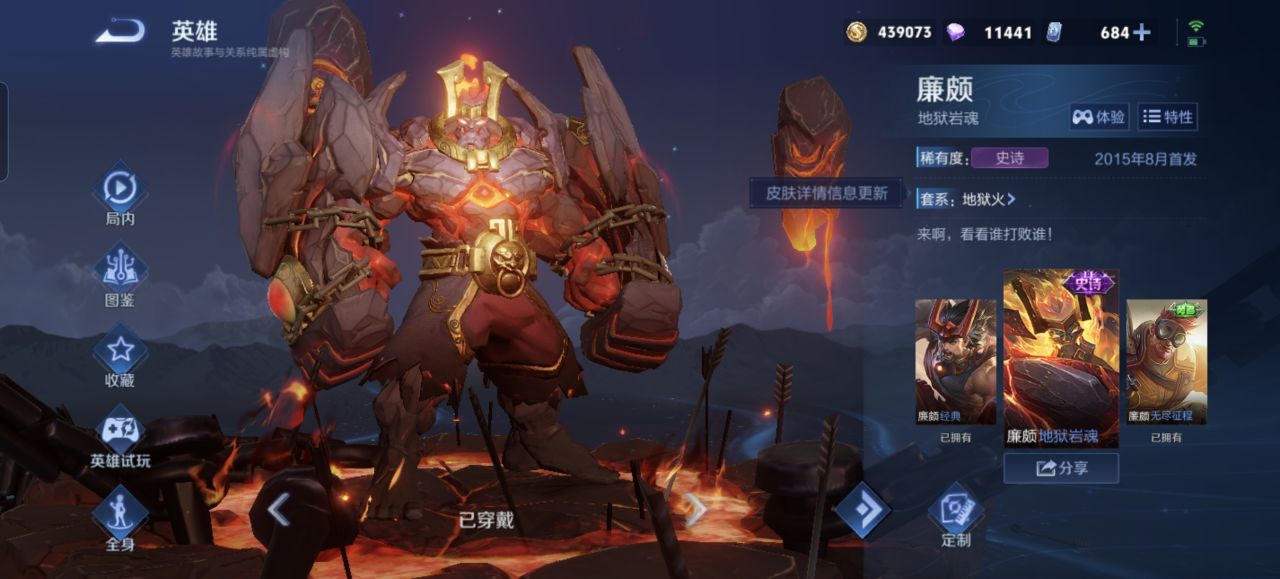
Task: Open the 定制 customization option
Action: coord(956,516)
